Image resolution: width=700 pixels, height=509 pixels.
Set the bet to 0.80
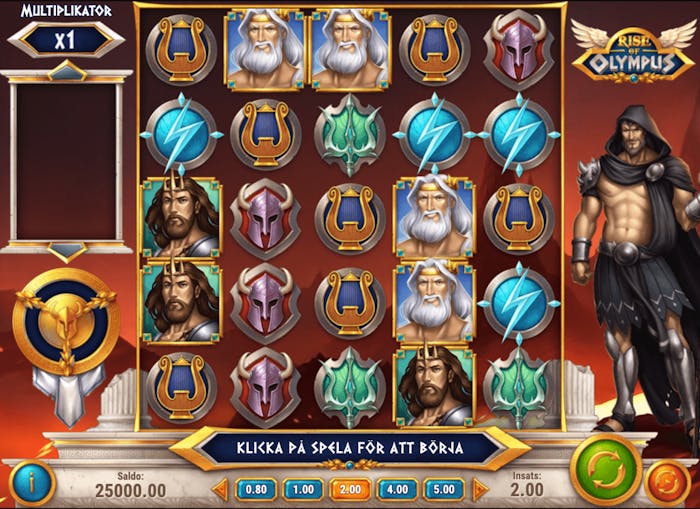[256, 489]
